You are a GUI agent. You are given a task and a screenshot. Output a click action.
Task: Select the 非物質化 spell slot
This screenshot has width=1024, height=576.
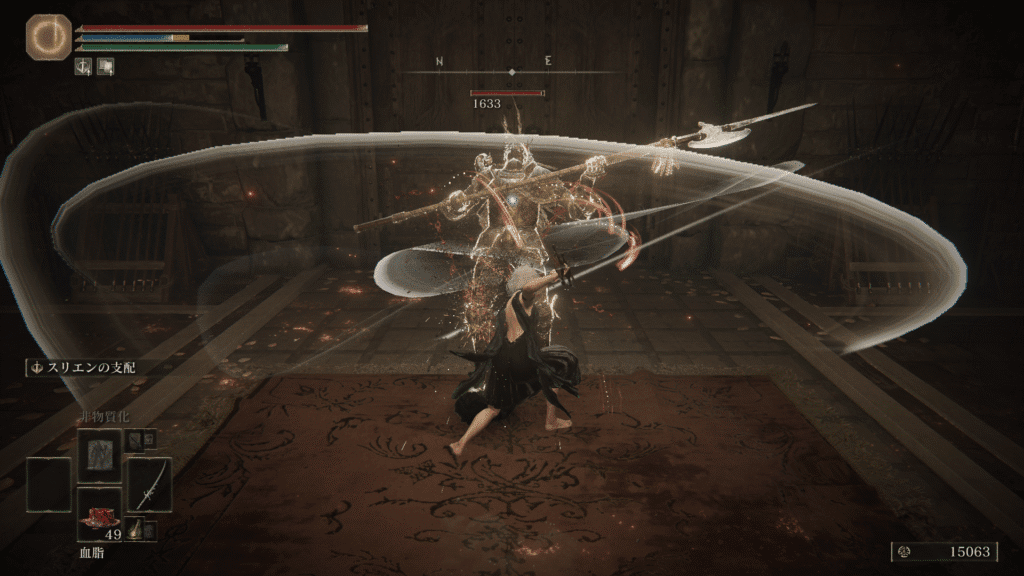tap(99, 455)
